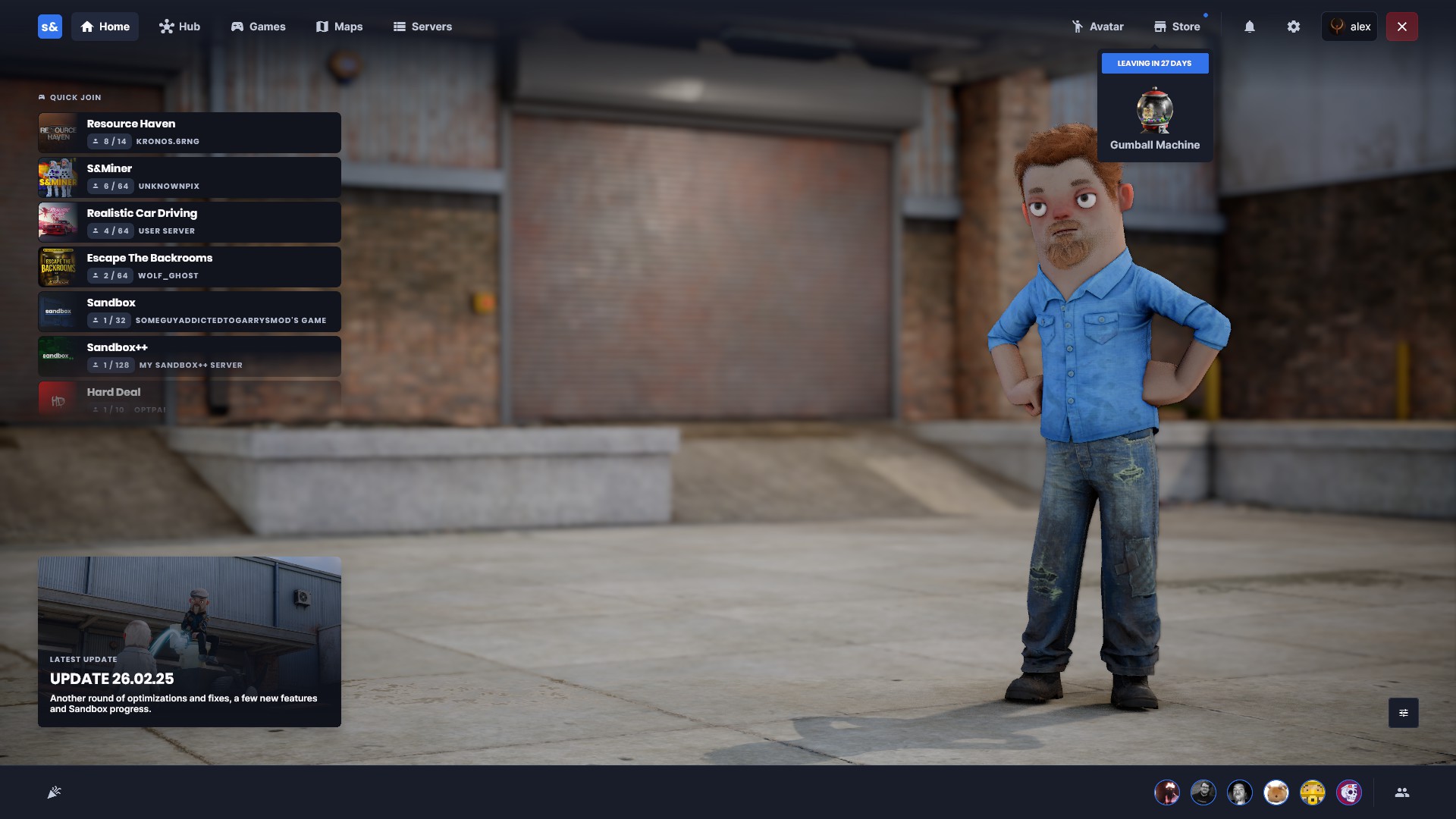Viewport: 1456px width, 819px height.
Task: Open the friends list icon
Action: [1402, 792]
